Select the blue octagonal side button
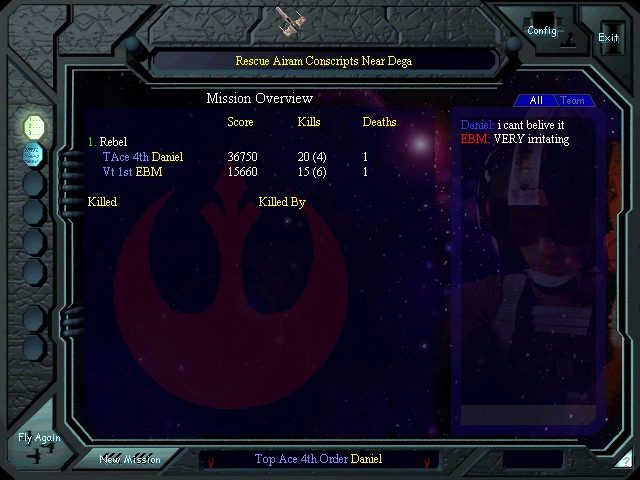This screenshot has width=640, height=480. click(x=34, y=154)
